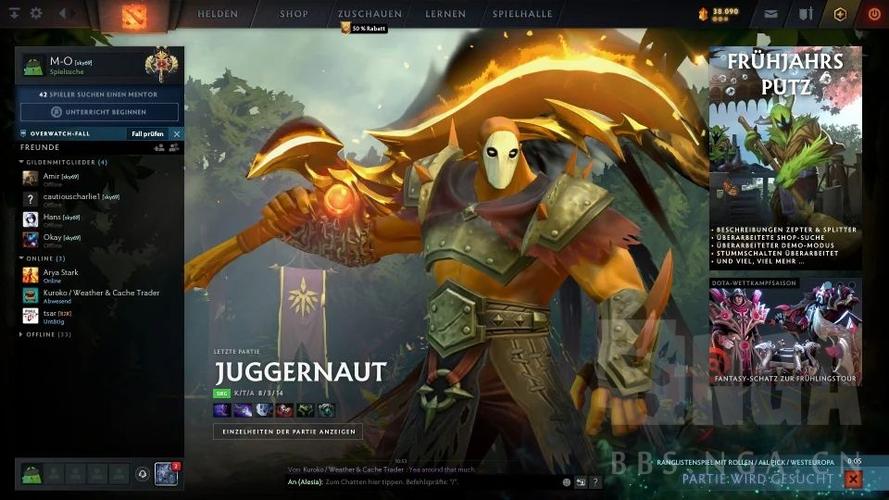
Task: Go to the Lernen tab
Action: pyautogui.click(x=445, y=15)
